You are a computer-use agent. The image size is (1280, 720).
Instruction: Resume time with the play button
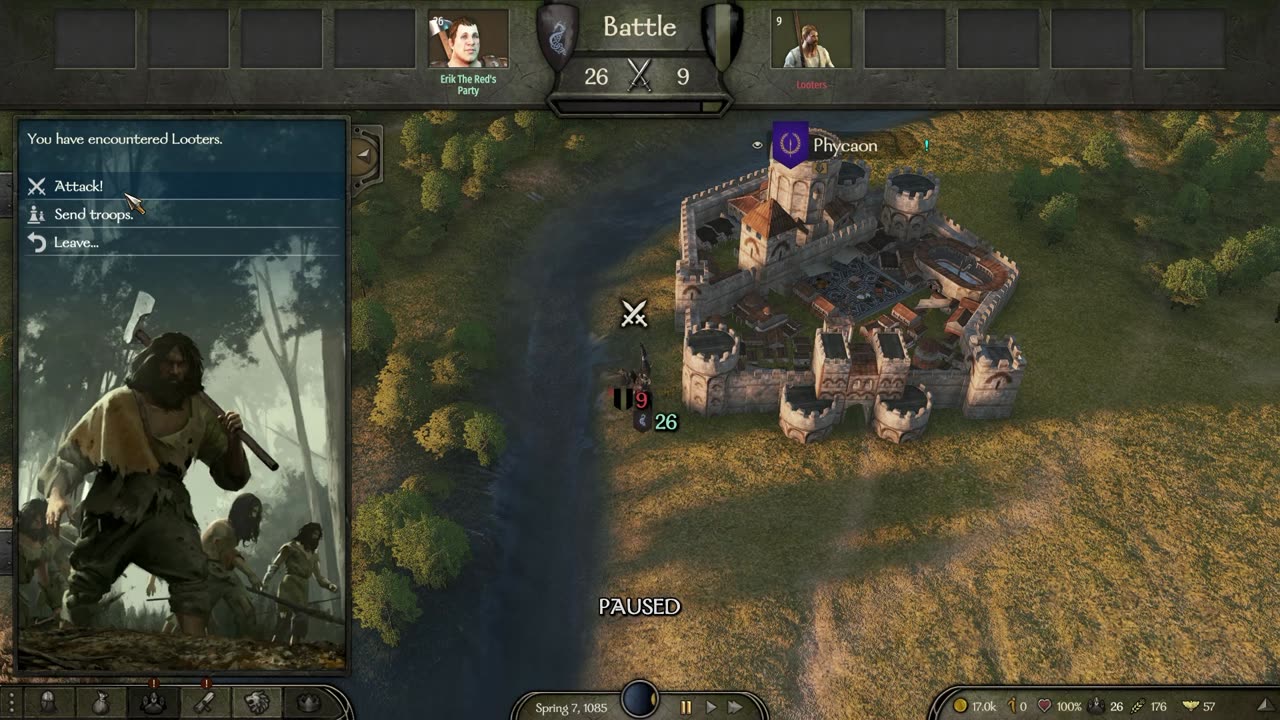[711, 707]
